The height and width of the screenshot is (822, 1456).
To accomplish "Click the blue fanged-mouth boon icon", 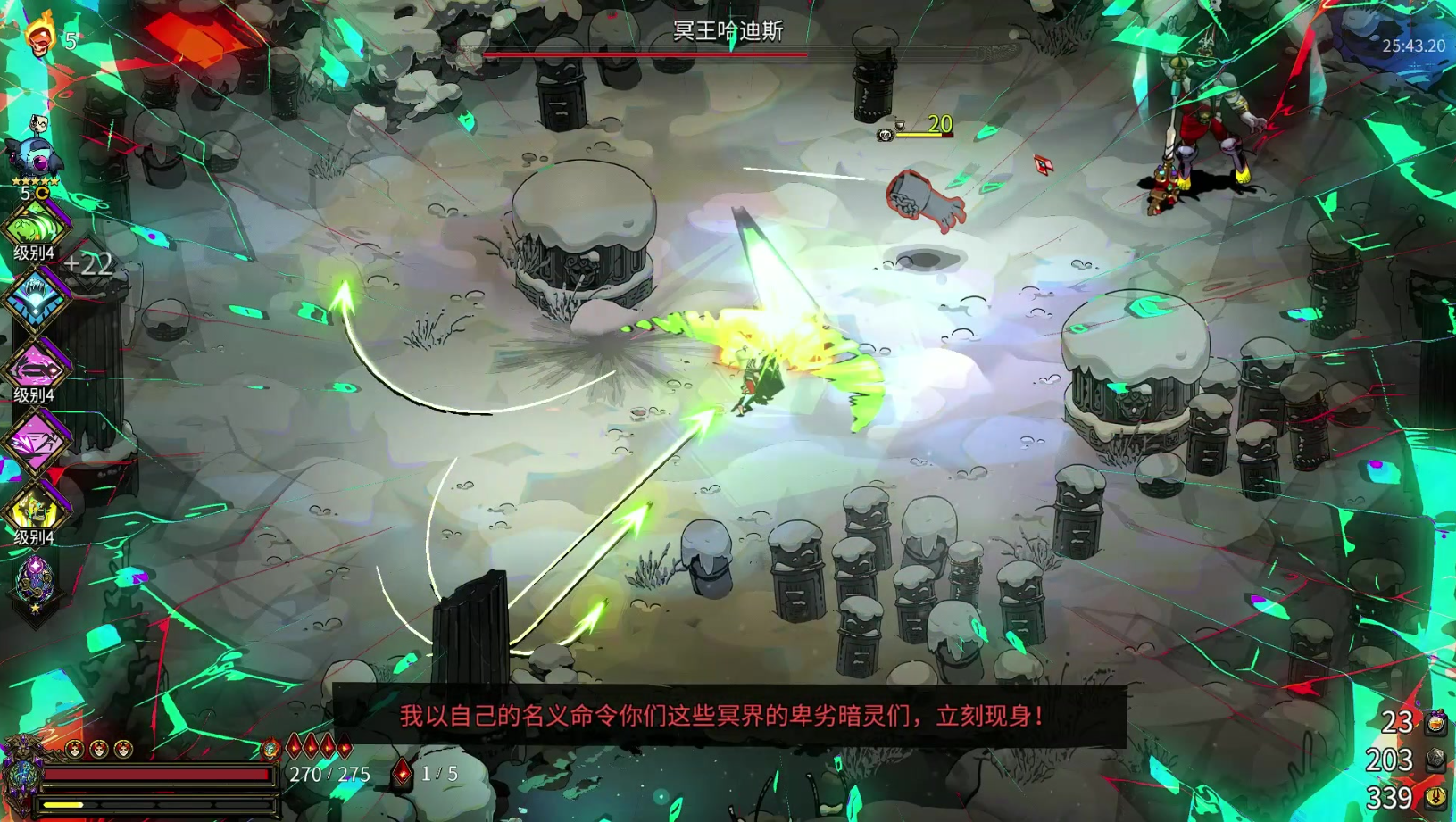I will click(36, 298).
